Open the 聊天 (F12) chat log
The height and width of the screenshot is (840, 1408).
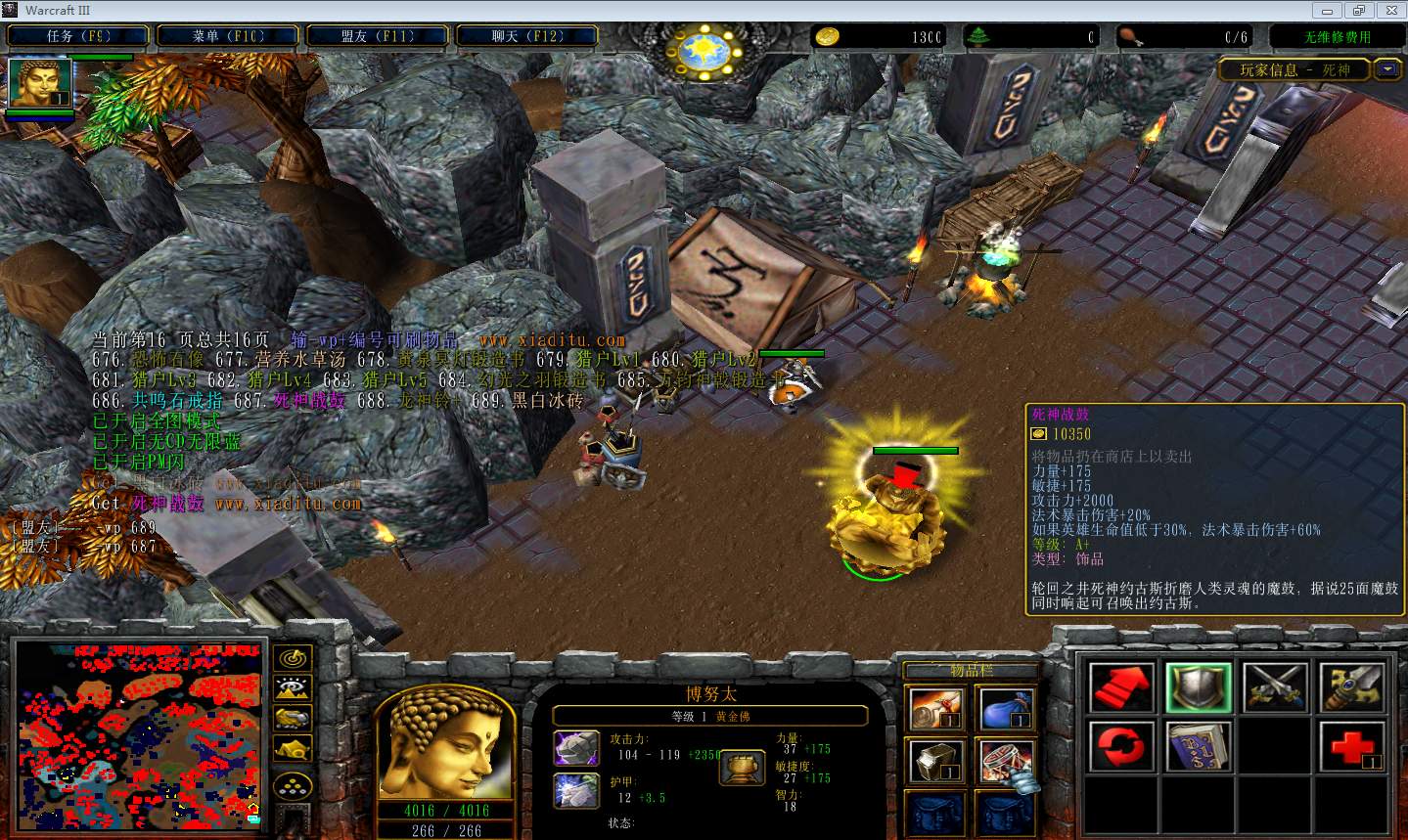[526, 36]
